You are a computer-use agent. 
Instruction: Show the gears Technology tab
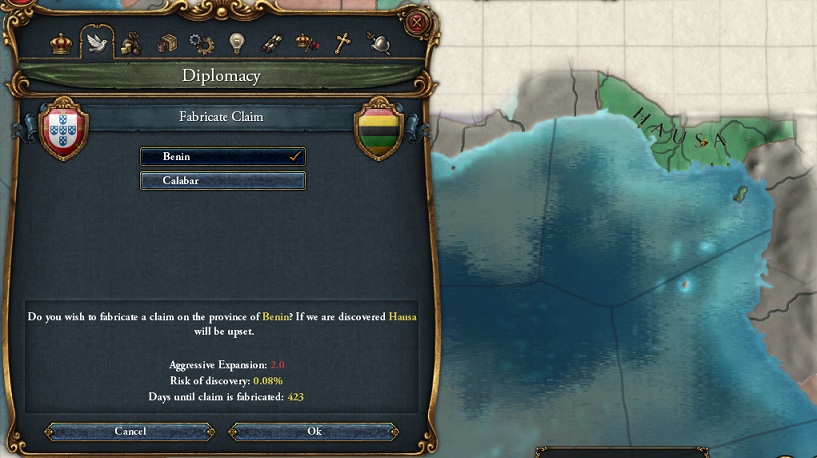tap(201, 43)
